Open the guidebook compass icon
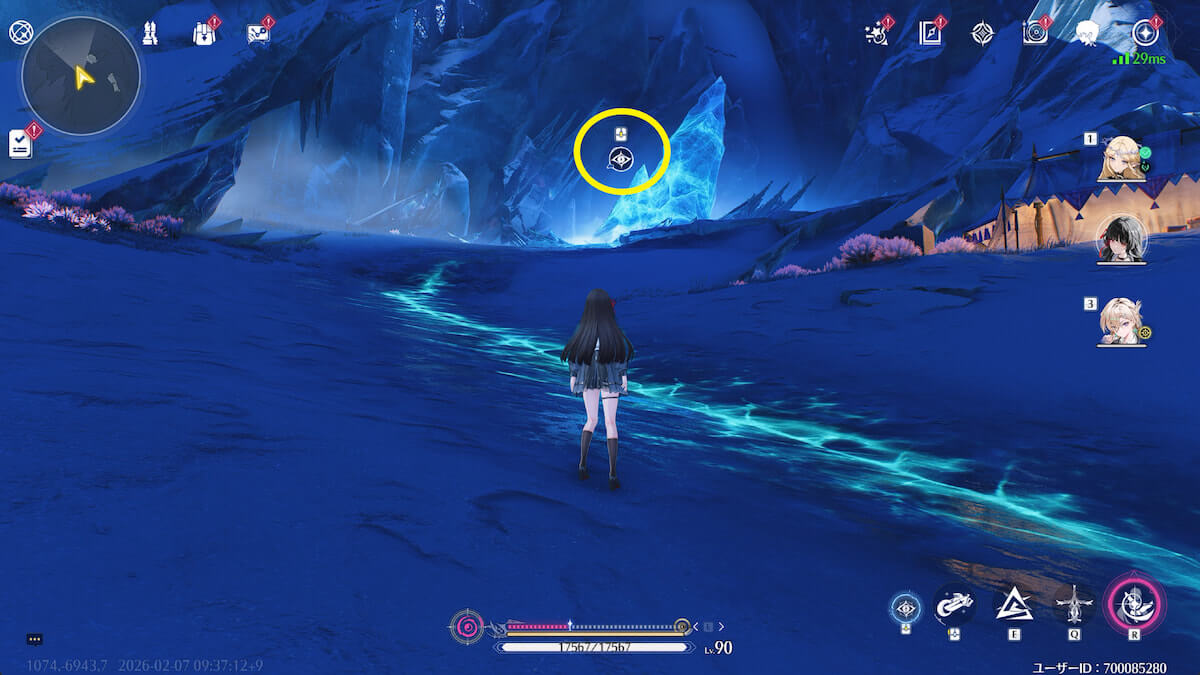The width and height of the screenshot is (1200, 675). click(x=931, y=33)
